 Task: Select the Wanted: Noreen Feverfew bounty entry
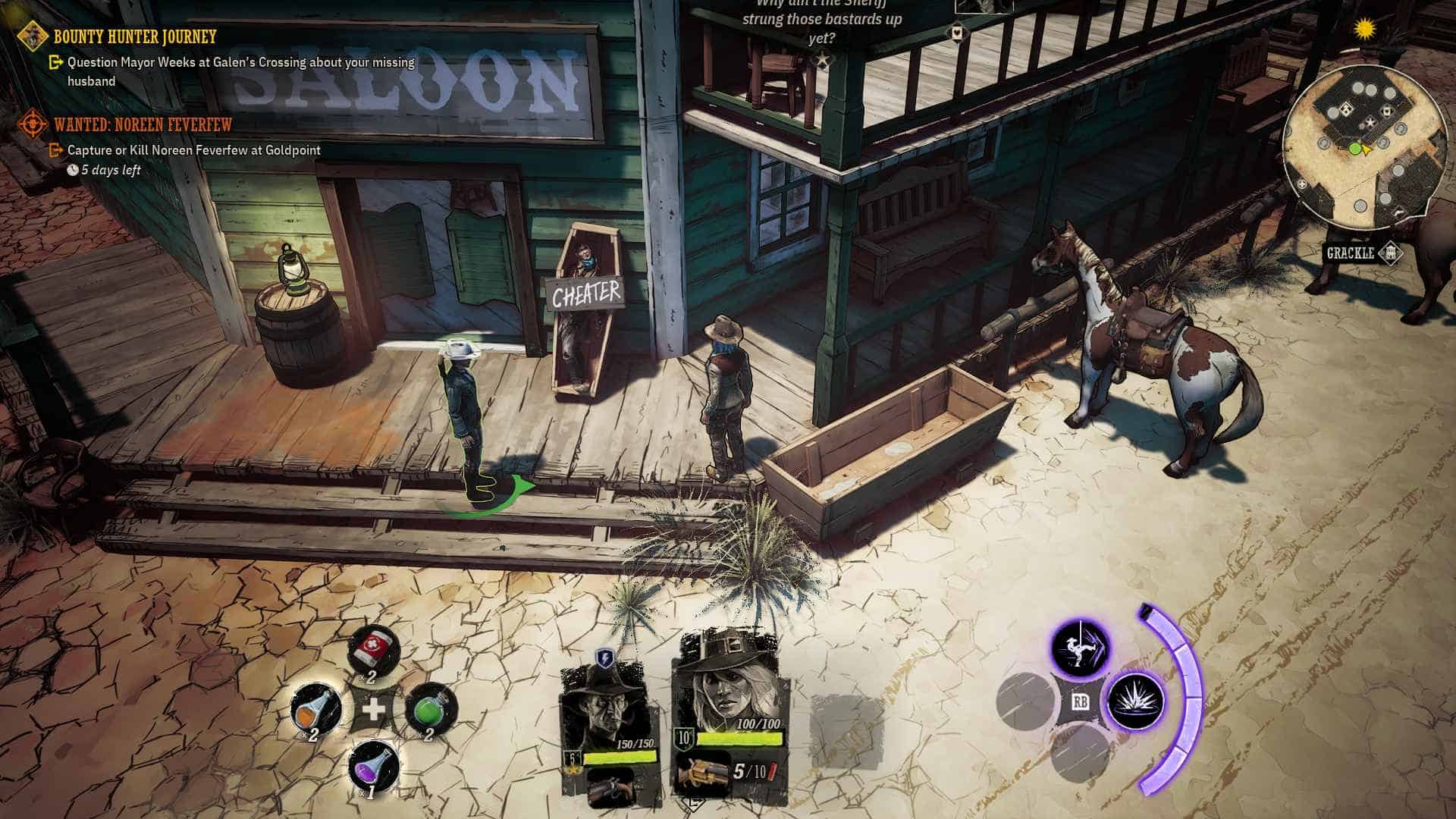tap(142, 124)
